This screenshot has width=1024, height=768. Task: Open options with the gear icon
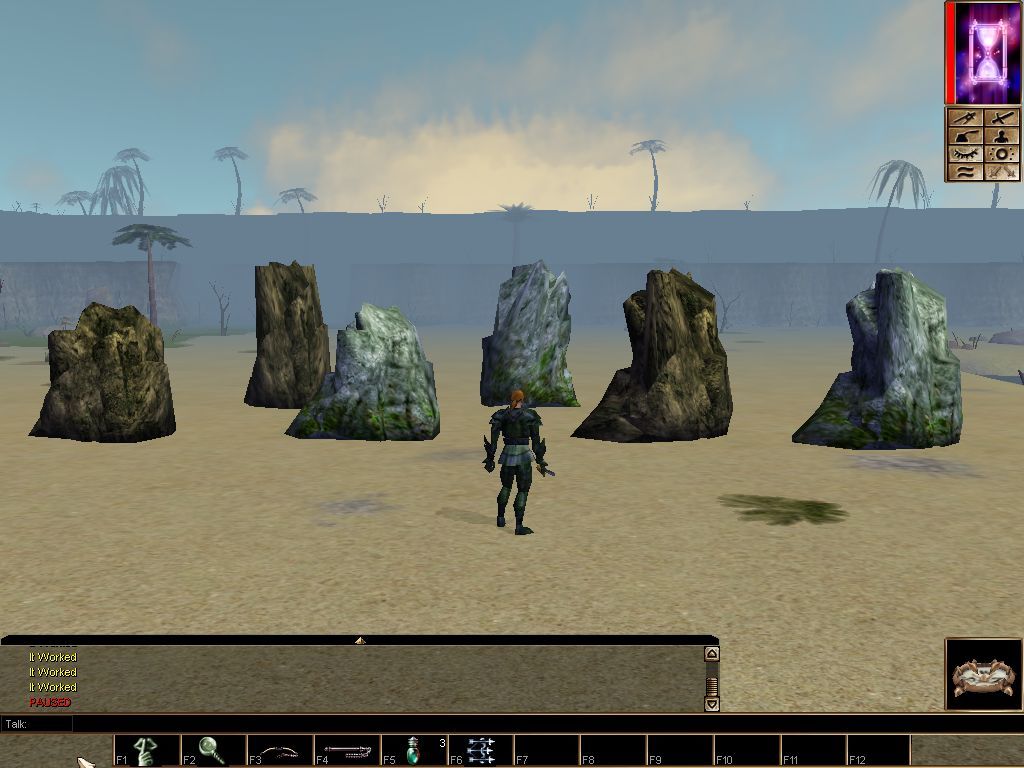tap(1002, 154)
